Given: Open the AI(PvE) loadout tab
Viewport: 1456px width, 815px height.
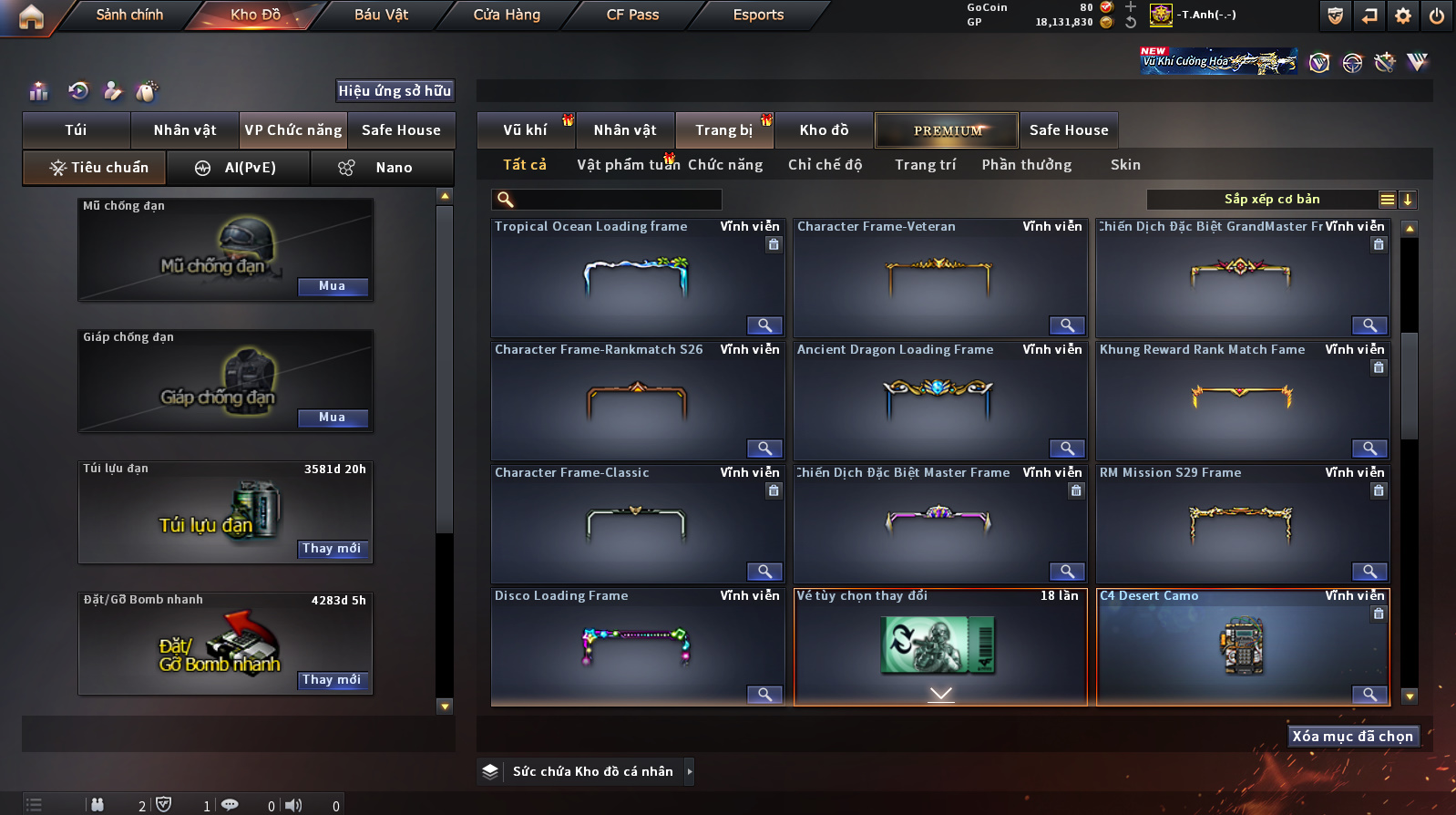Looking at the screenshot, I should 239,168.
